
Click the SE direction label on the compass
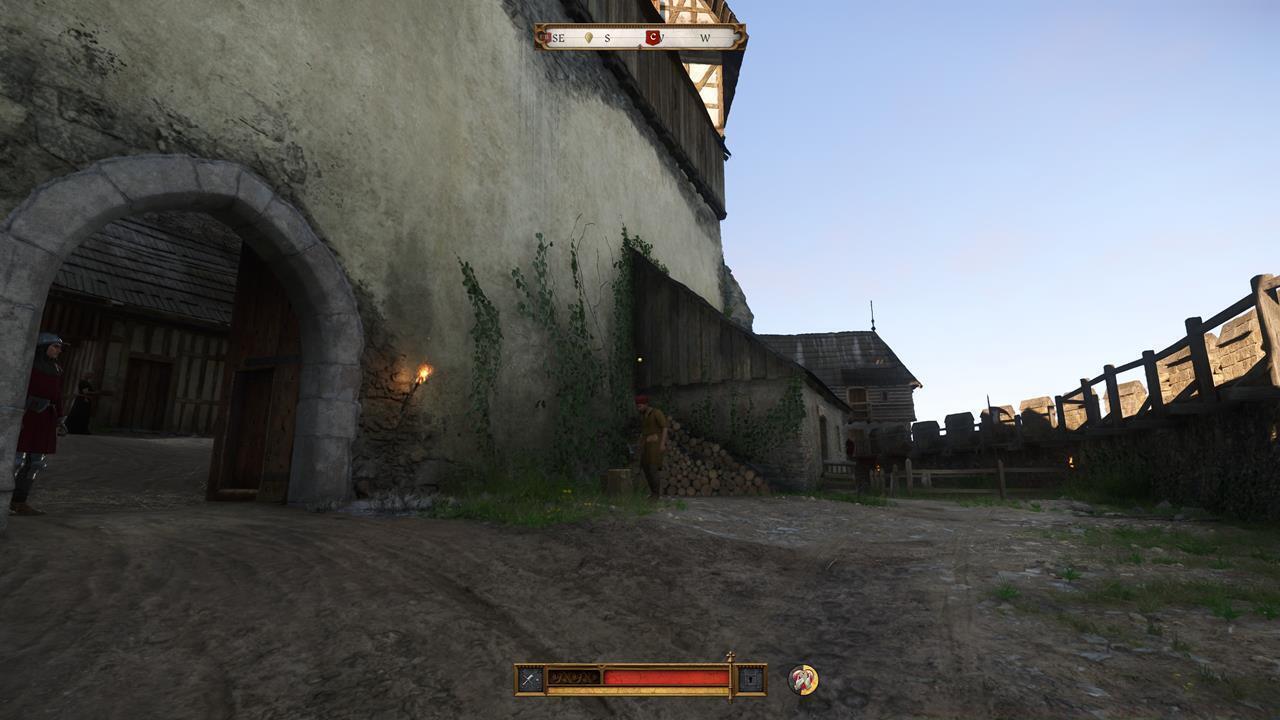tap(558, 37)
